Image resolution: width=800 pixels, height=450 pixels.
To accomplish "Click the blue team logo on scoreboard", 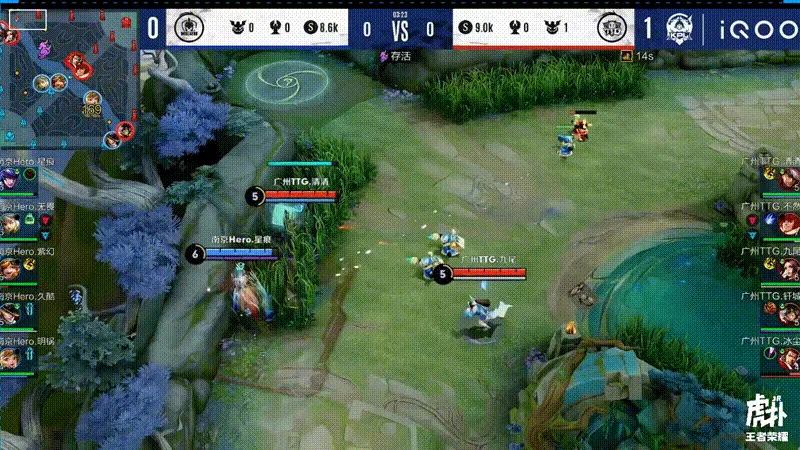I will (x=187, y=28).
